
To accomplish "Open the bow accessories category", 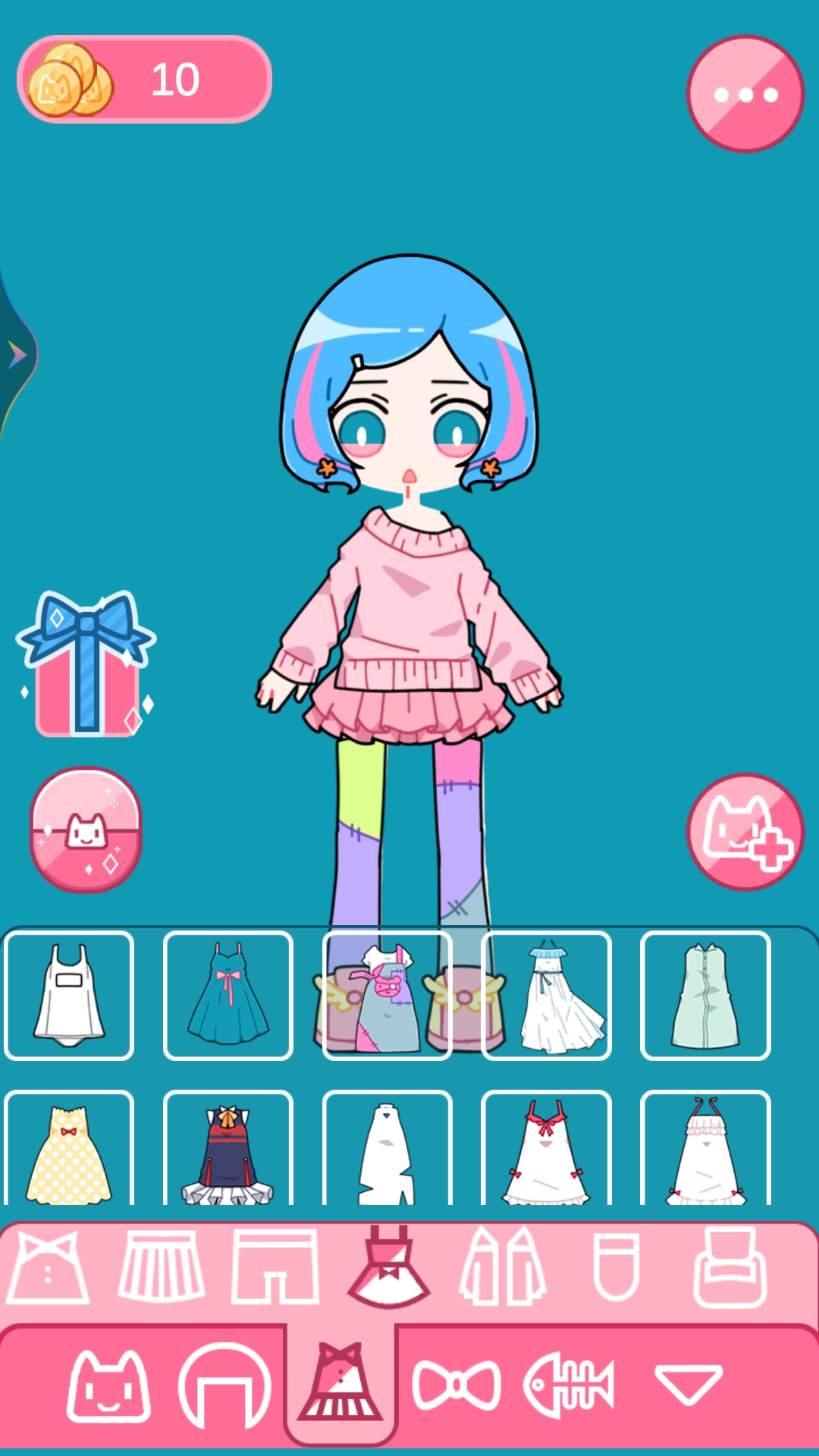I will (x=457, y=1385).
